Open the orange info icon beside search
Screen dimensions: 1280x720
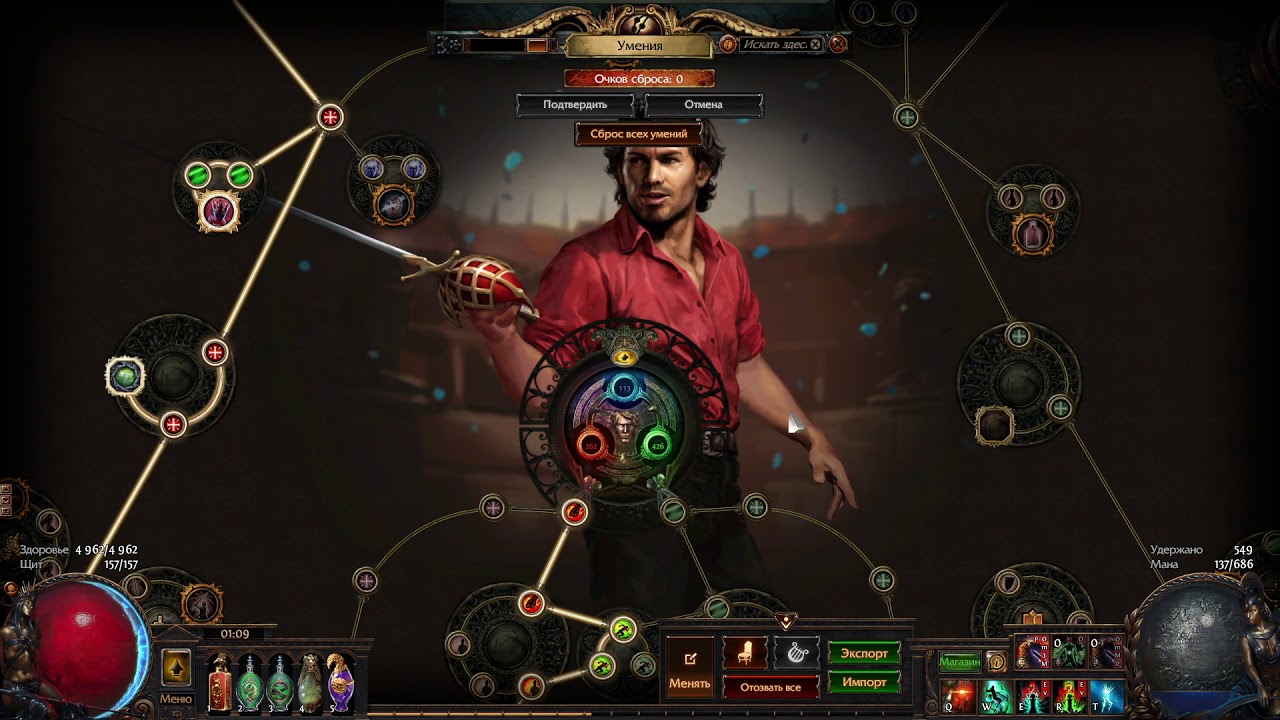tap(728, 44)
